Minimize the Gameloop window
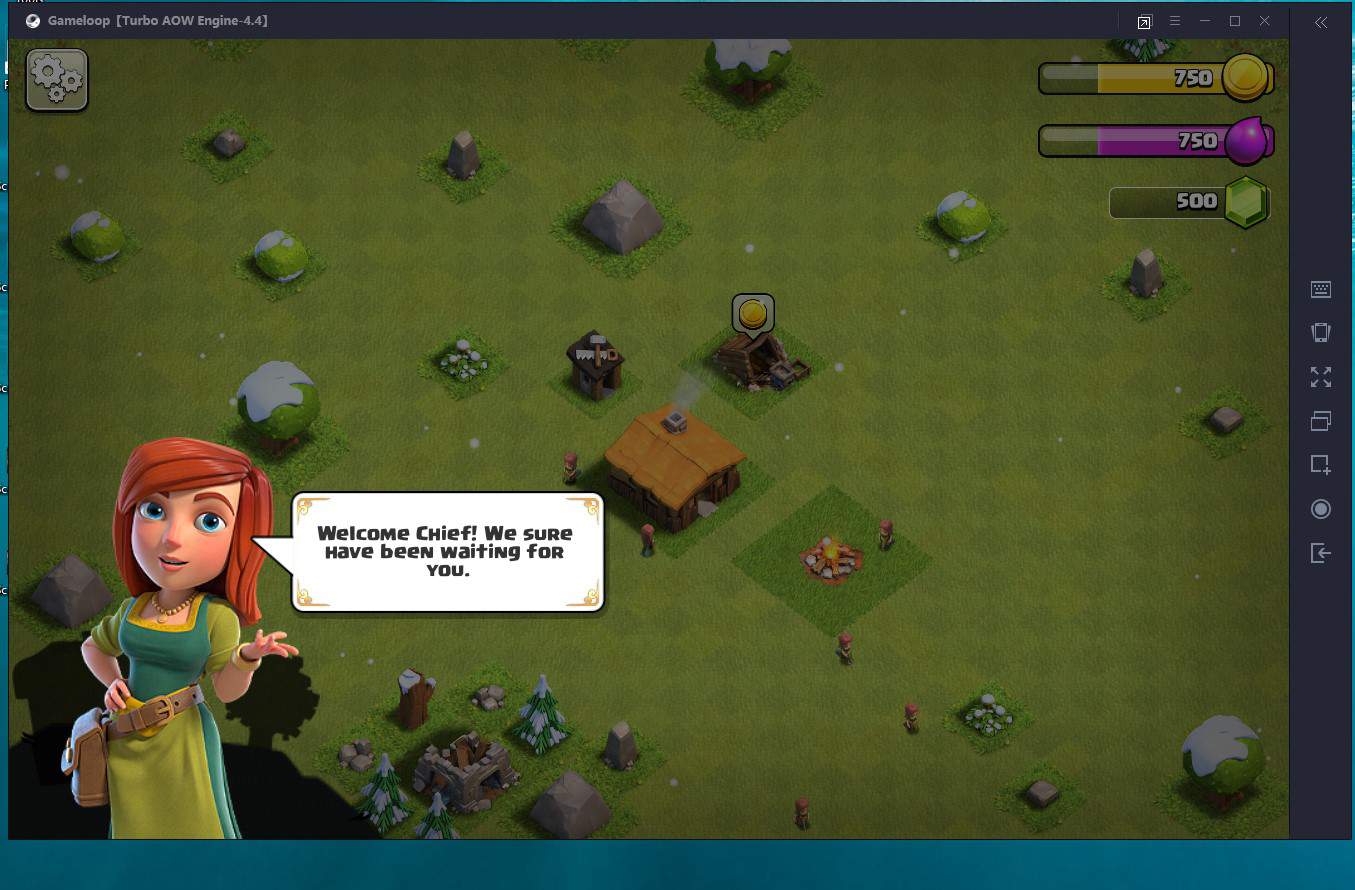Screen dimensions: 1355x890 tap(1205, 21)
